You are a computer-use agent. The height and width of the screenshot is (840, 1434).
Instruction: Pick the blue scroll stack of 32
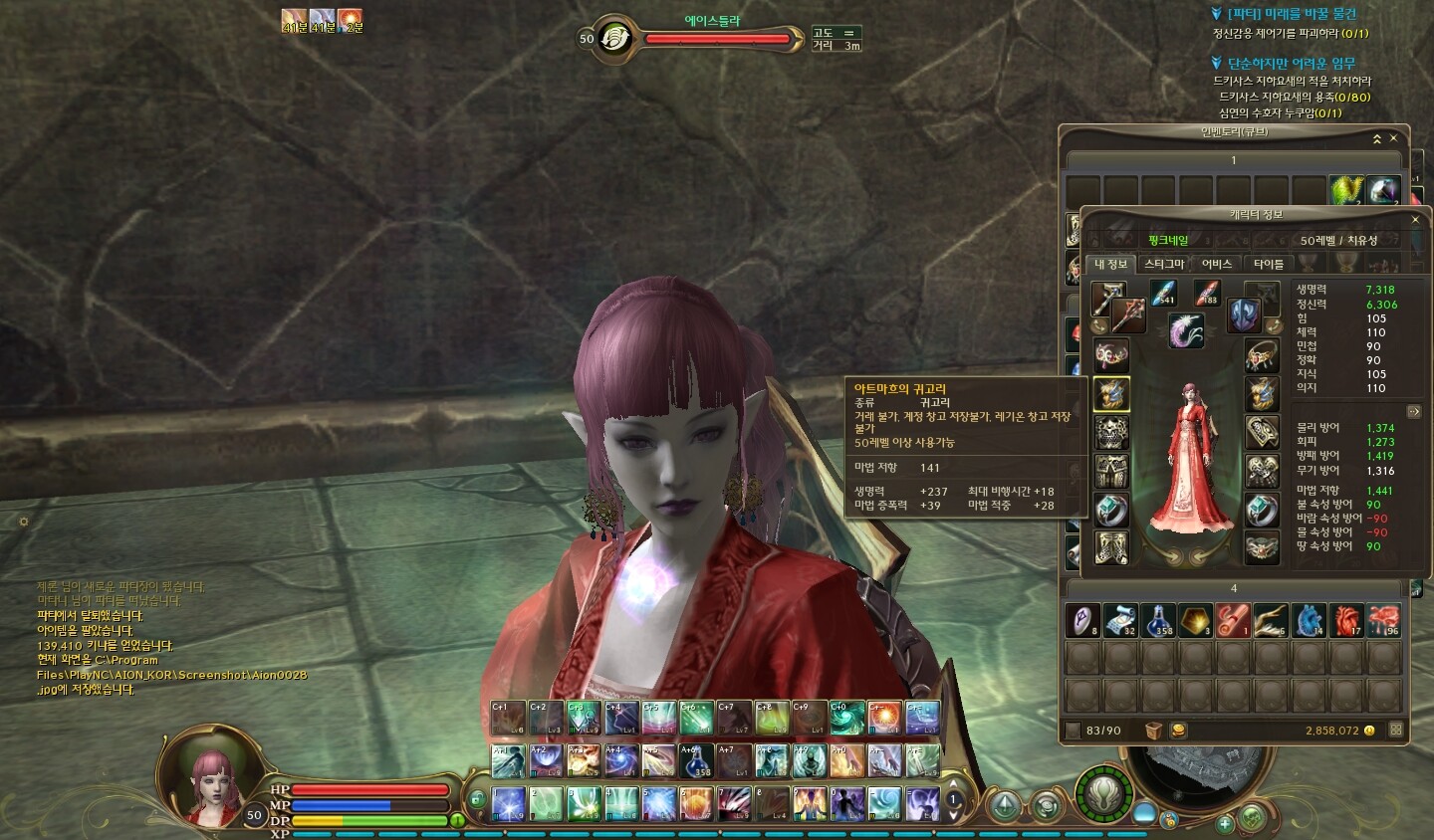tap(1120, 620)
